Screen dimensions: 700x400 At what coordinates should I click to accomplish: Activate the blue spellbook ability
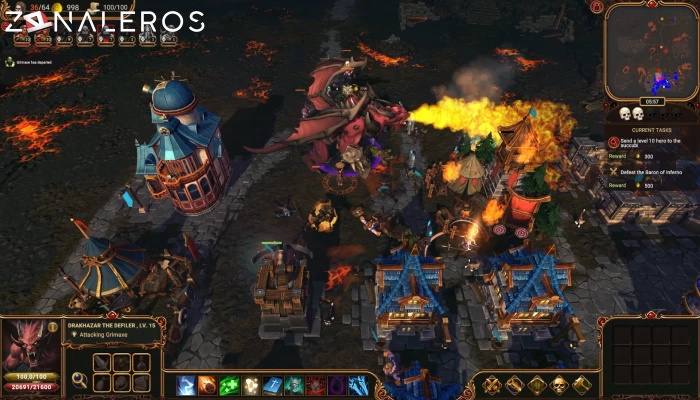pos(272,385)
